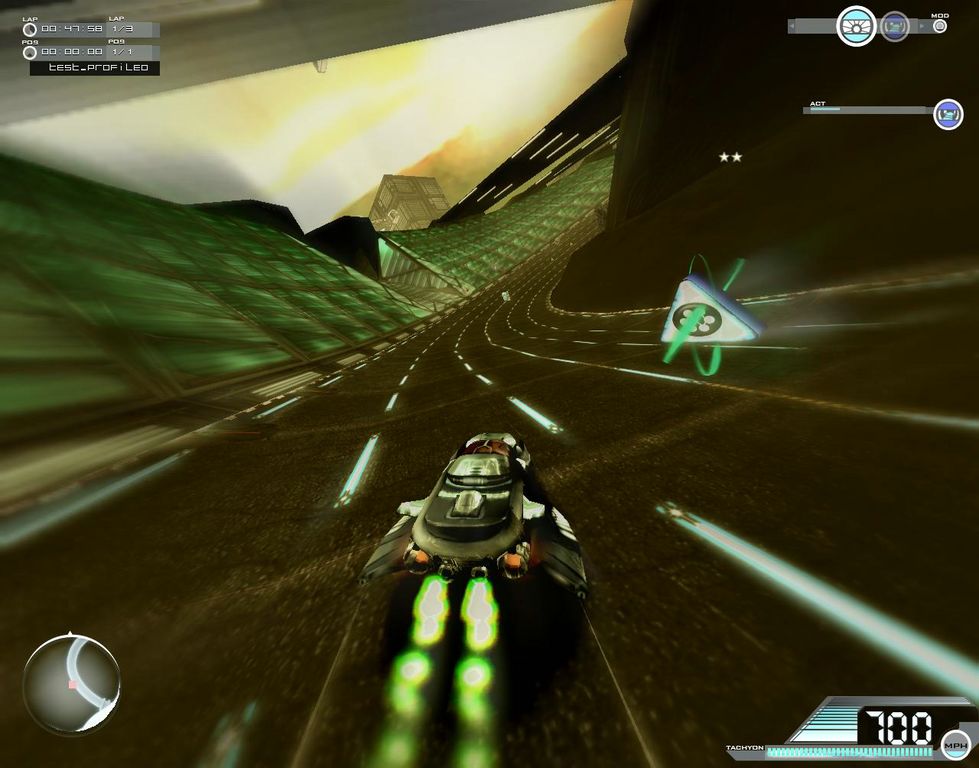Select the highlighted sunburst pickup icon
The image size is (979, 768).
point(856,26)
